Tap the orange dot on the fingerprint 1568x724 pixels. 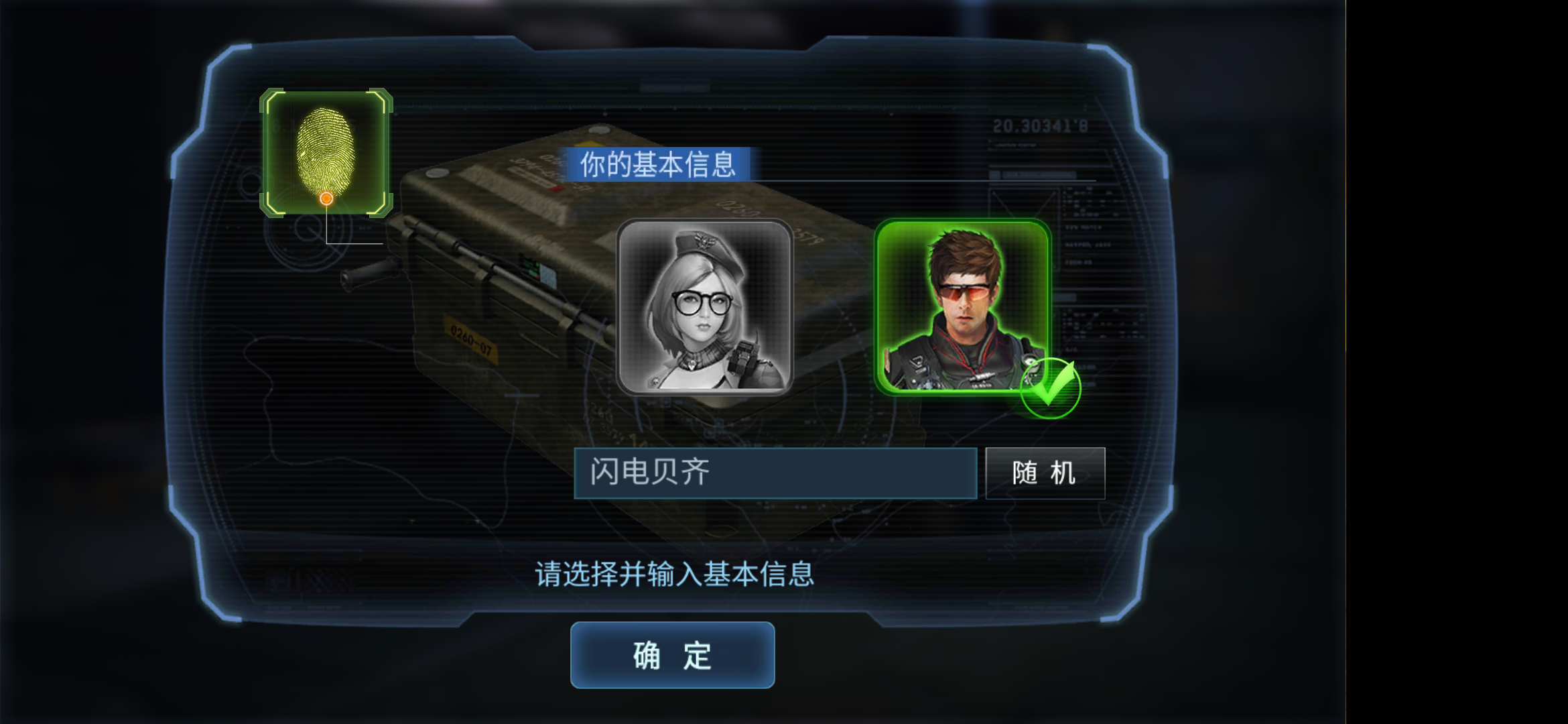pyautogui.click(x=326, y=198)
